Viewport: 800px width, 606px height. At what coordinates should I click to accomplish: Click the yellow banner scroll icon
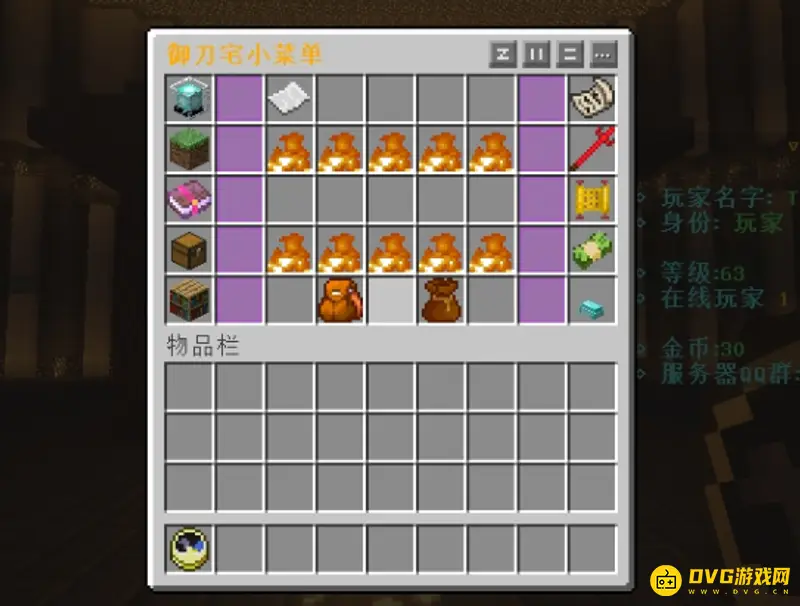coord(591,199)
